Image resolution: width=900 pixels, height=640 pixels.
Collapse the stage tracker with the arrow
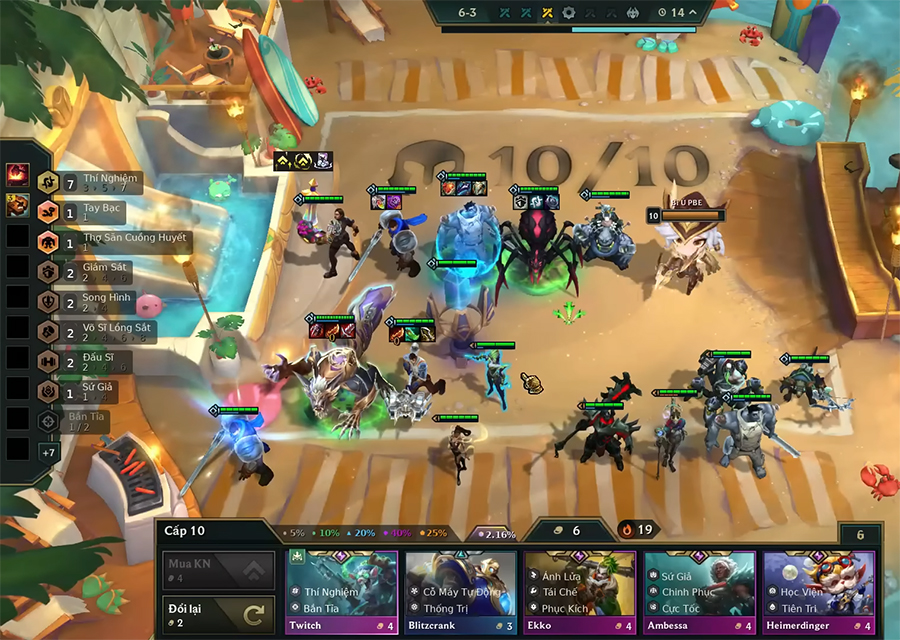[x=694, y=13]
